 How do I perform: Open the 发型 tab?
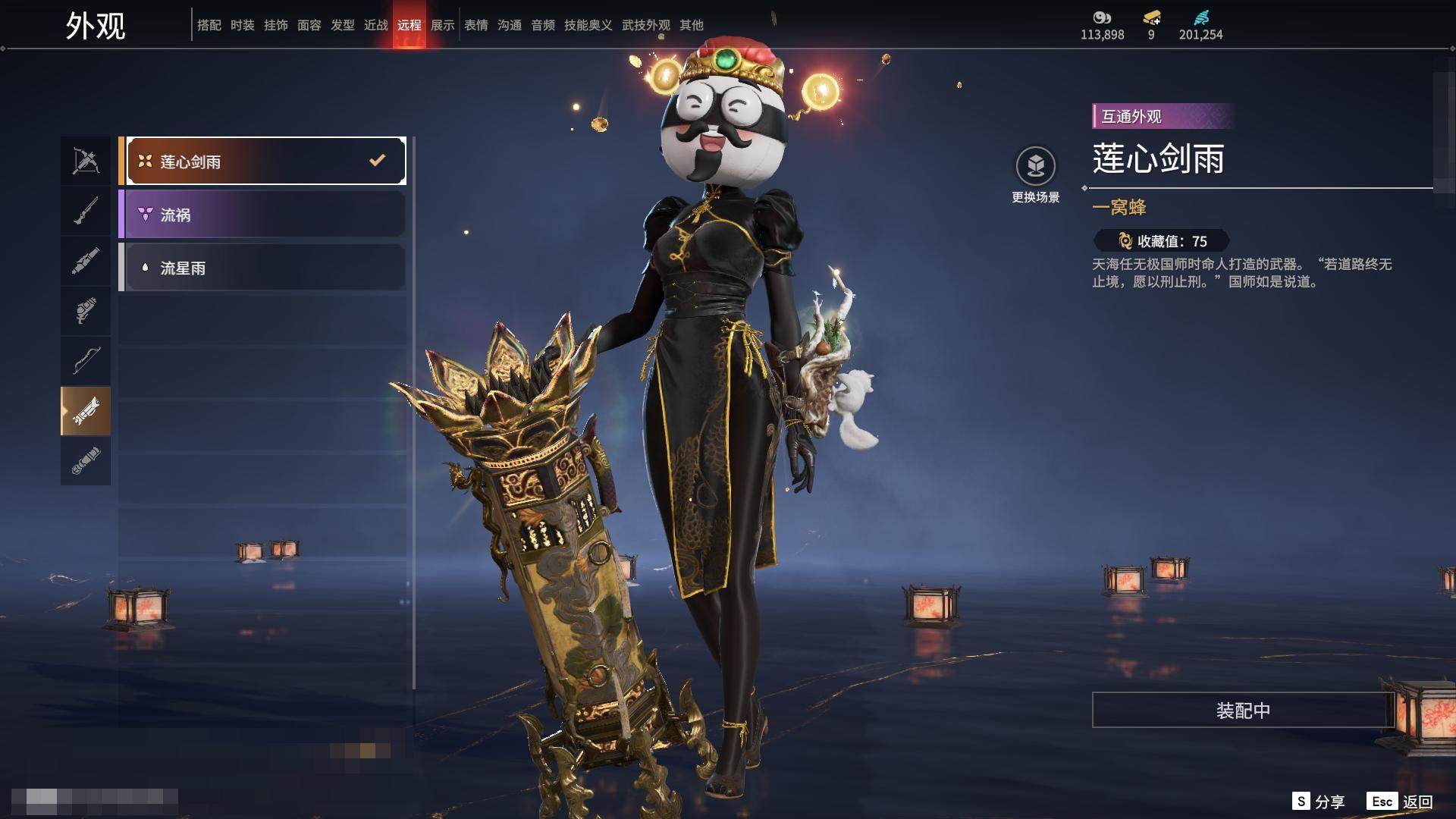(343, 25)
